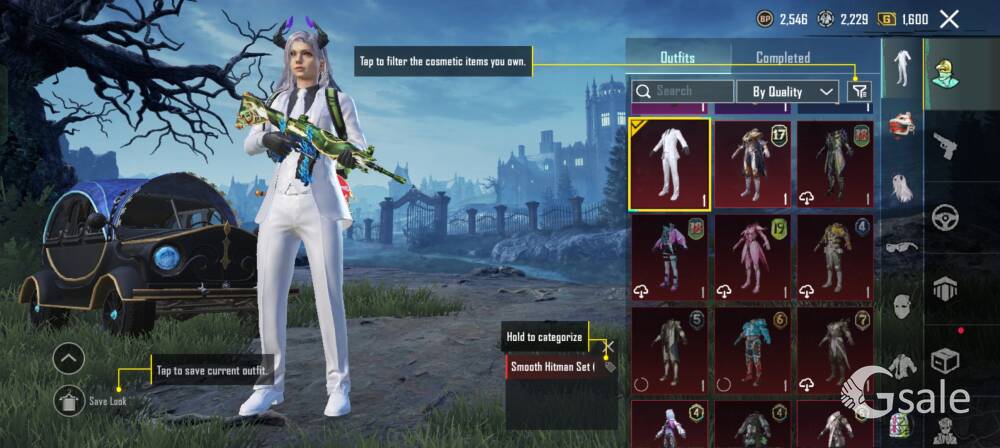Open the By Quality sort dropdown
This screenshot has height=448, width=1000.
[x=787, y=91]
